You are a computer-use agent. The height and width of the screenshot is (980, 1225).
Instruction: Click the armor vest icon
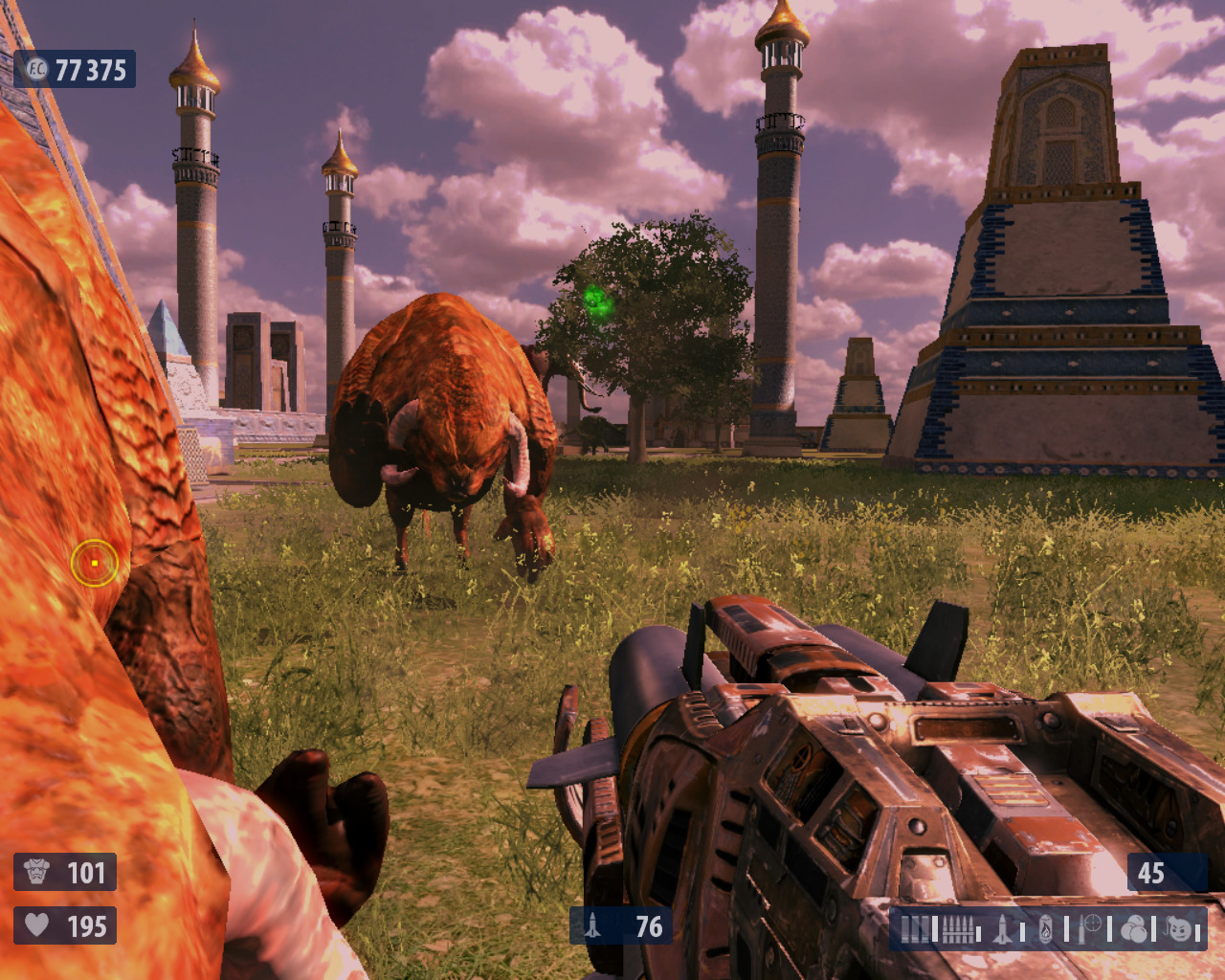[36, 872]
